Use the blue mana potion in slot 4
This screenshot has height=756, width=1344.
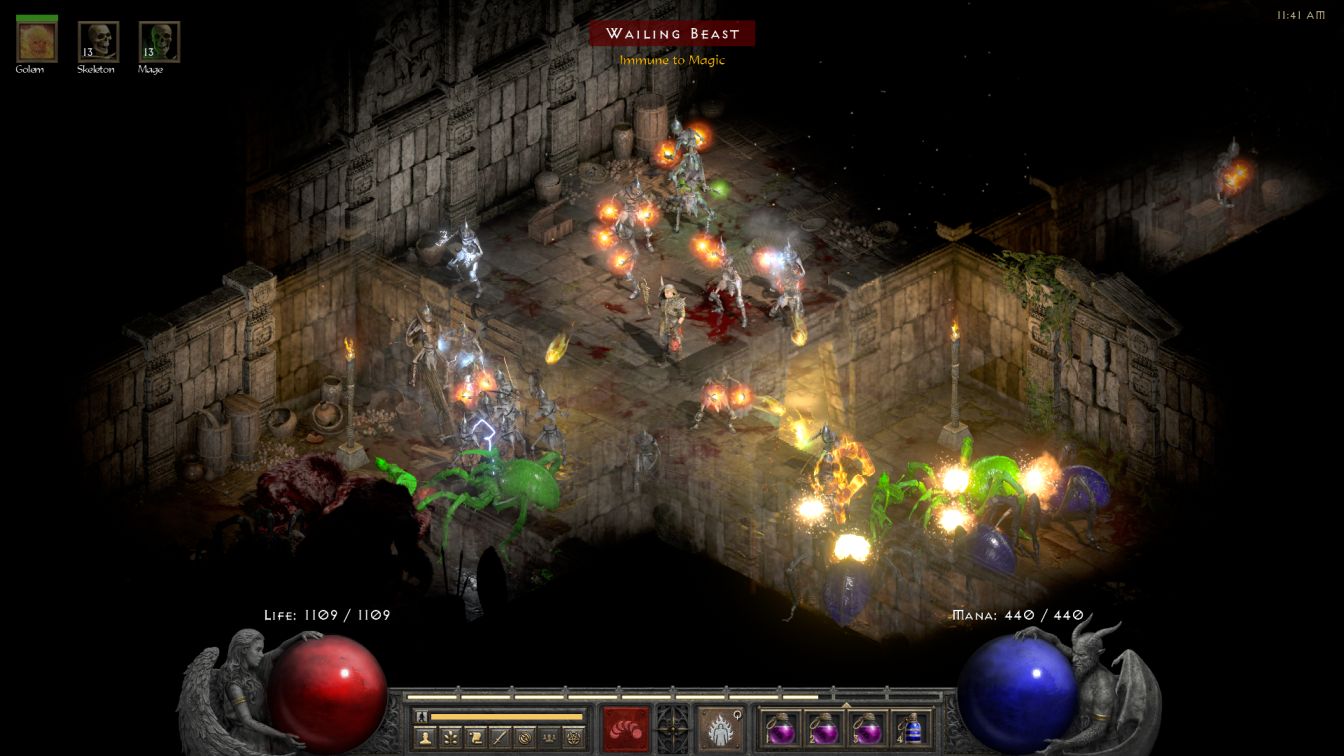[911, 729]
